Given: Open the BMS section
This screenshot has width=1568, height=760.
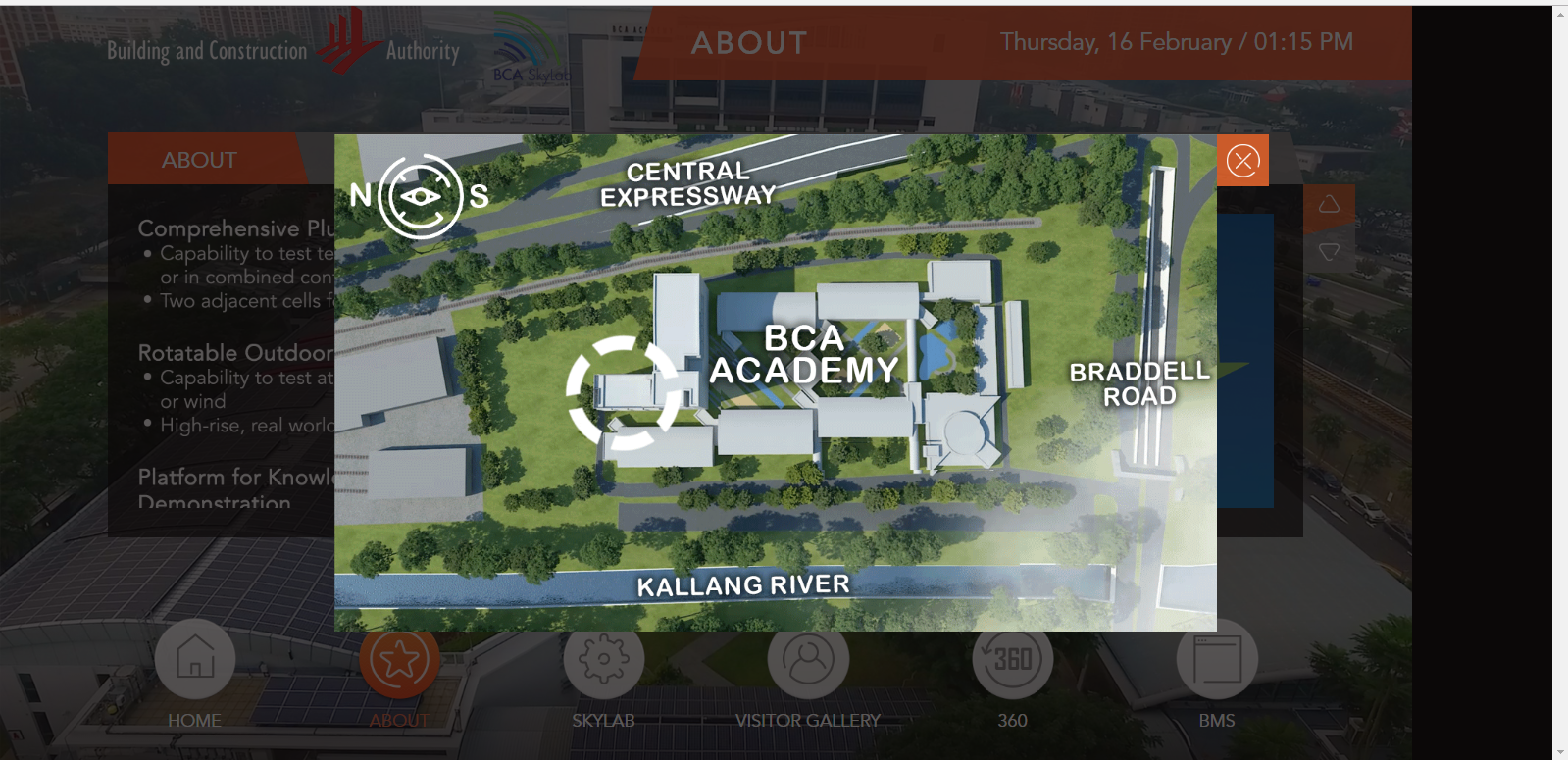Looking at the screenshot, I should [x=1217, y=659].
